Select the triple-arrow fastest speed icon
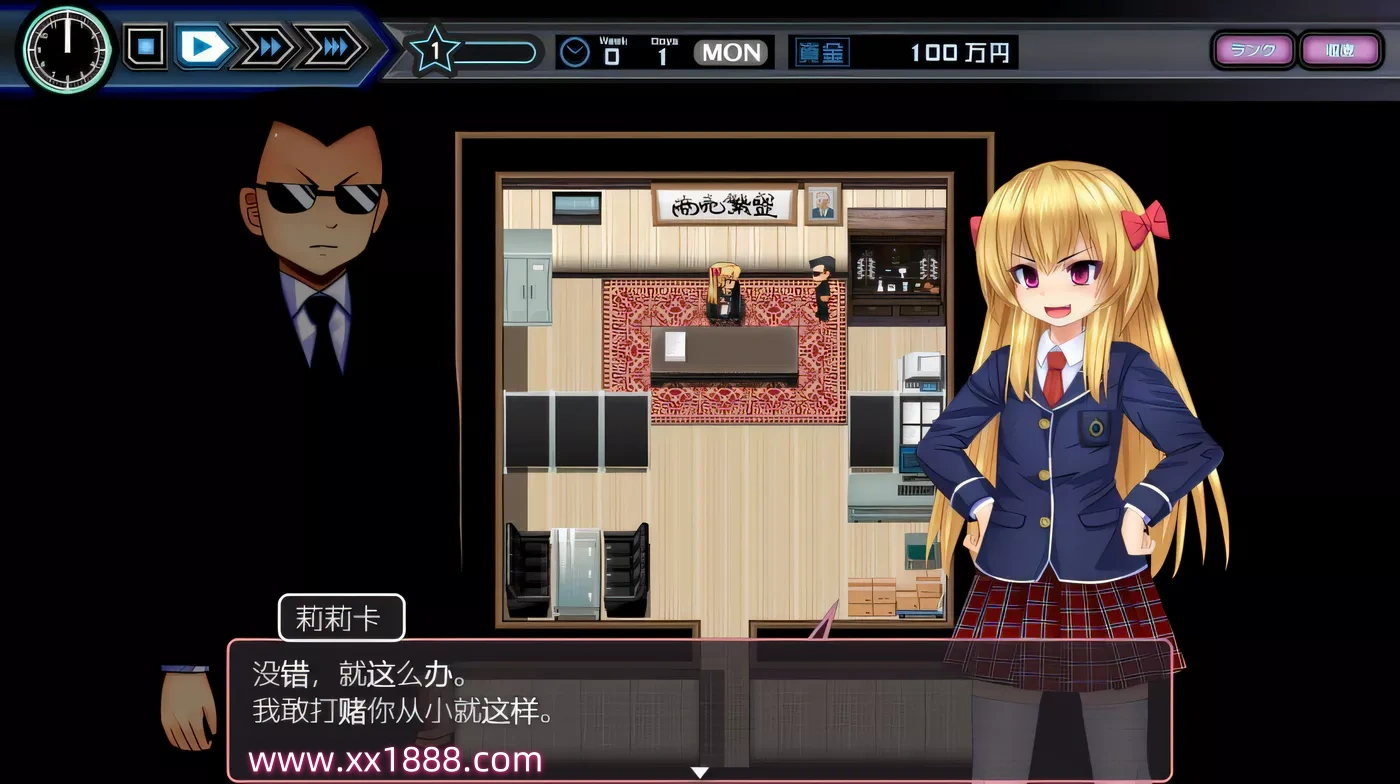 point(323,48)
